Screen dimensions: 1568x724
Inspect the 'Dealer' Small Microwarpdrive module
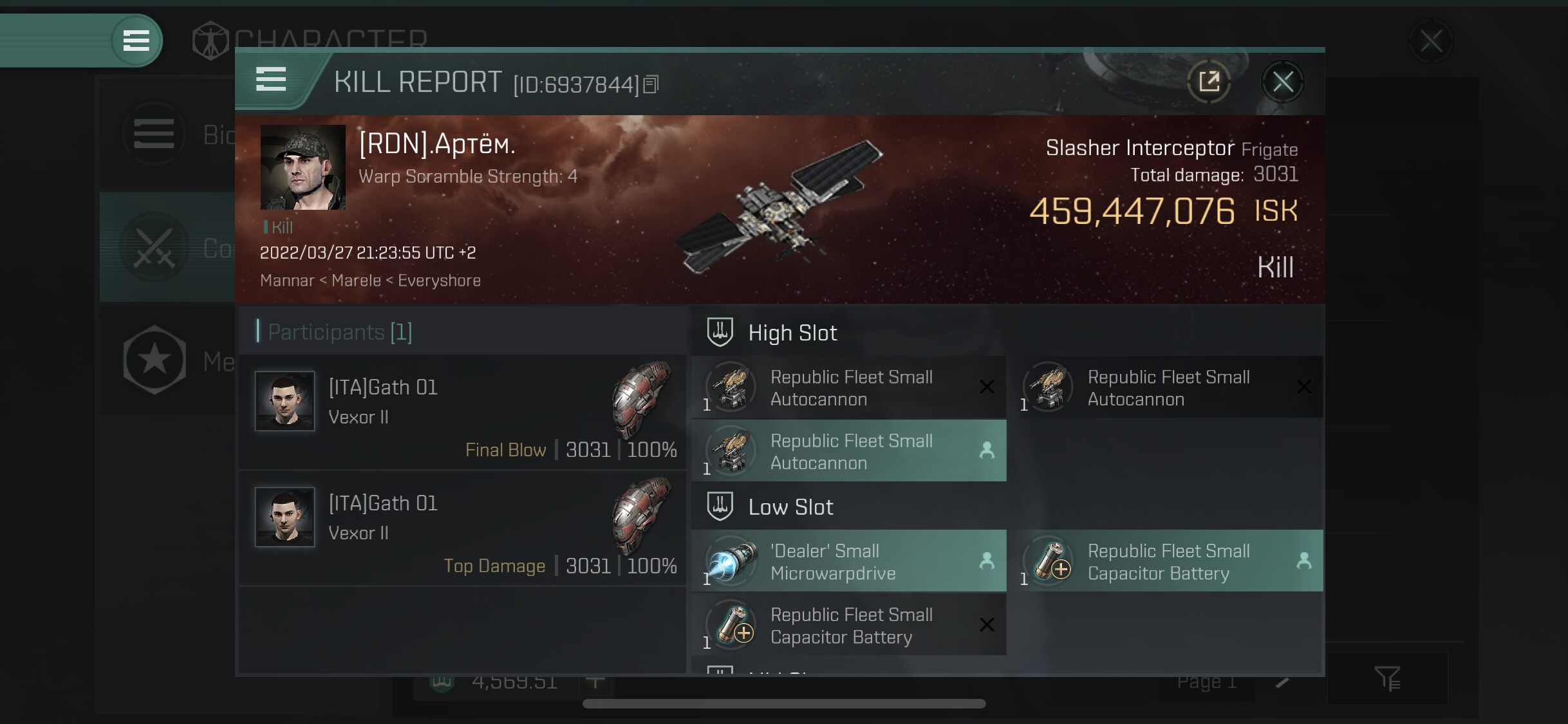(848, 561)
